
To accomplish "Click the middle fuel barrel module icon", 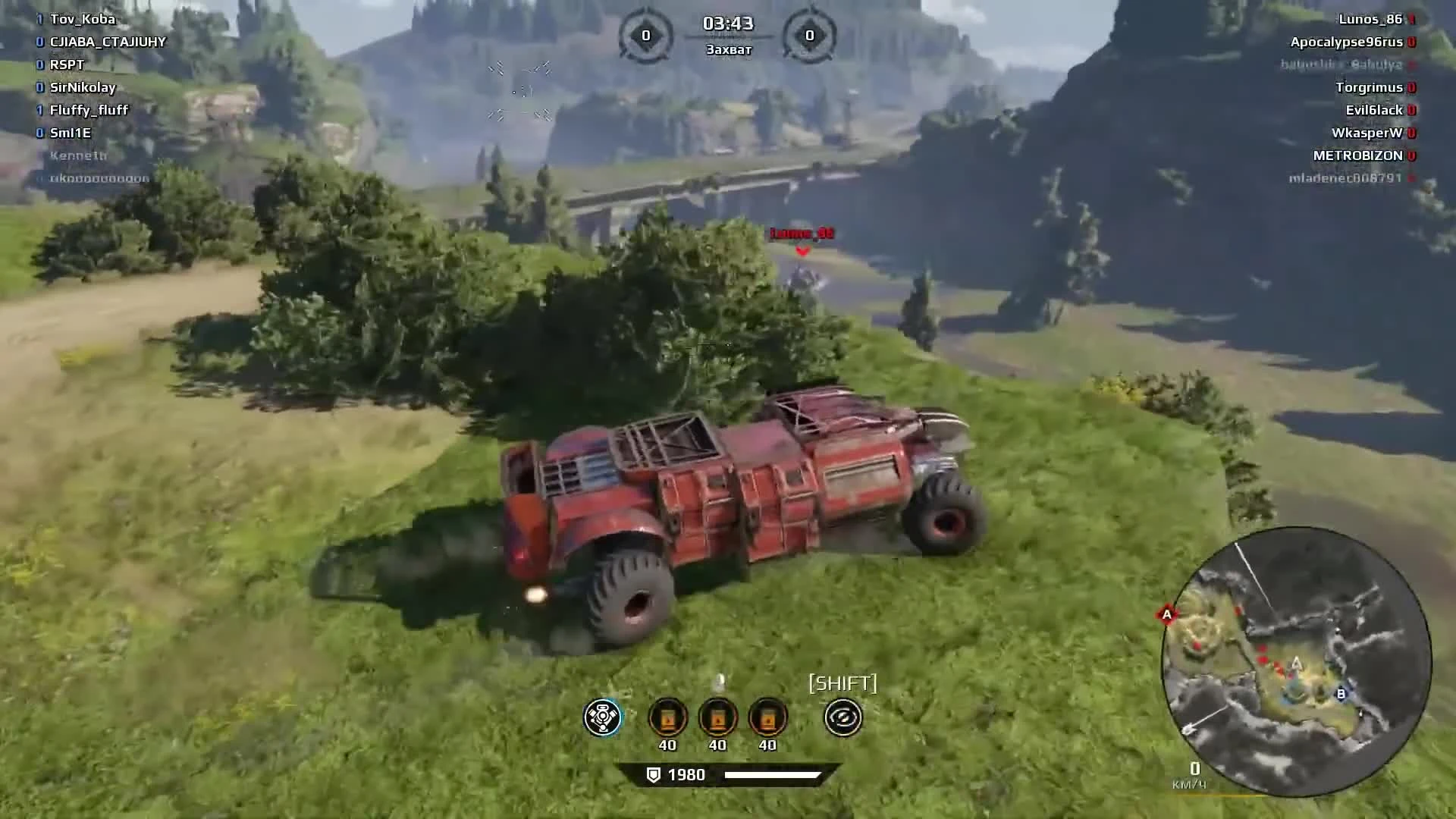I will tap(717, 717).
